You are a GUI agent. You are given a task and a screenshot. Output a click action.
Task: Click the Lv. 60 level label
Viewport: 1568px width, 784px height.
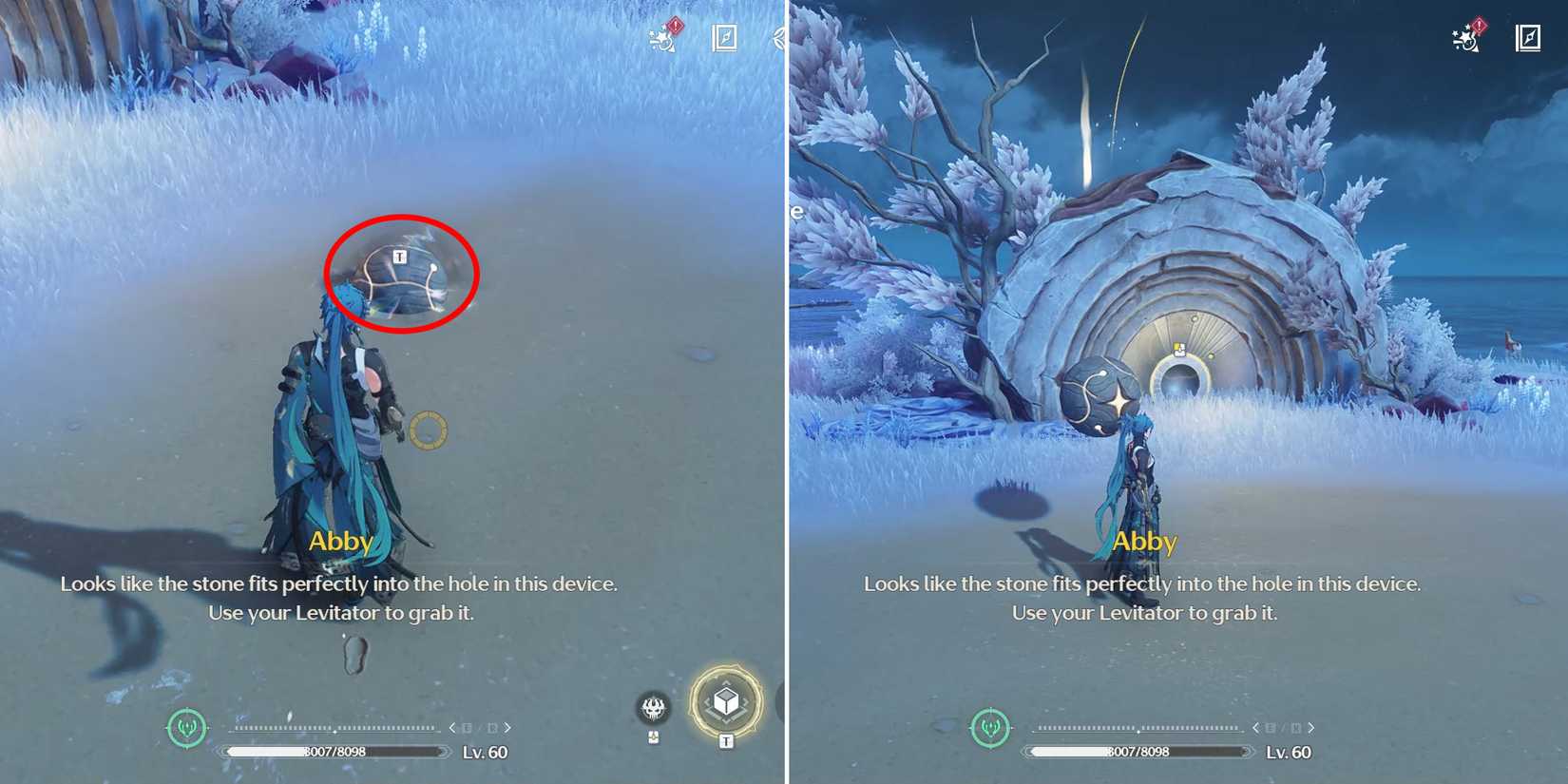485,752
